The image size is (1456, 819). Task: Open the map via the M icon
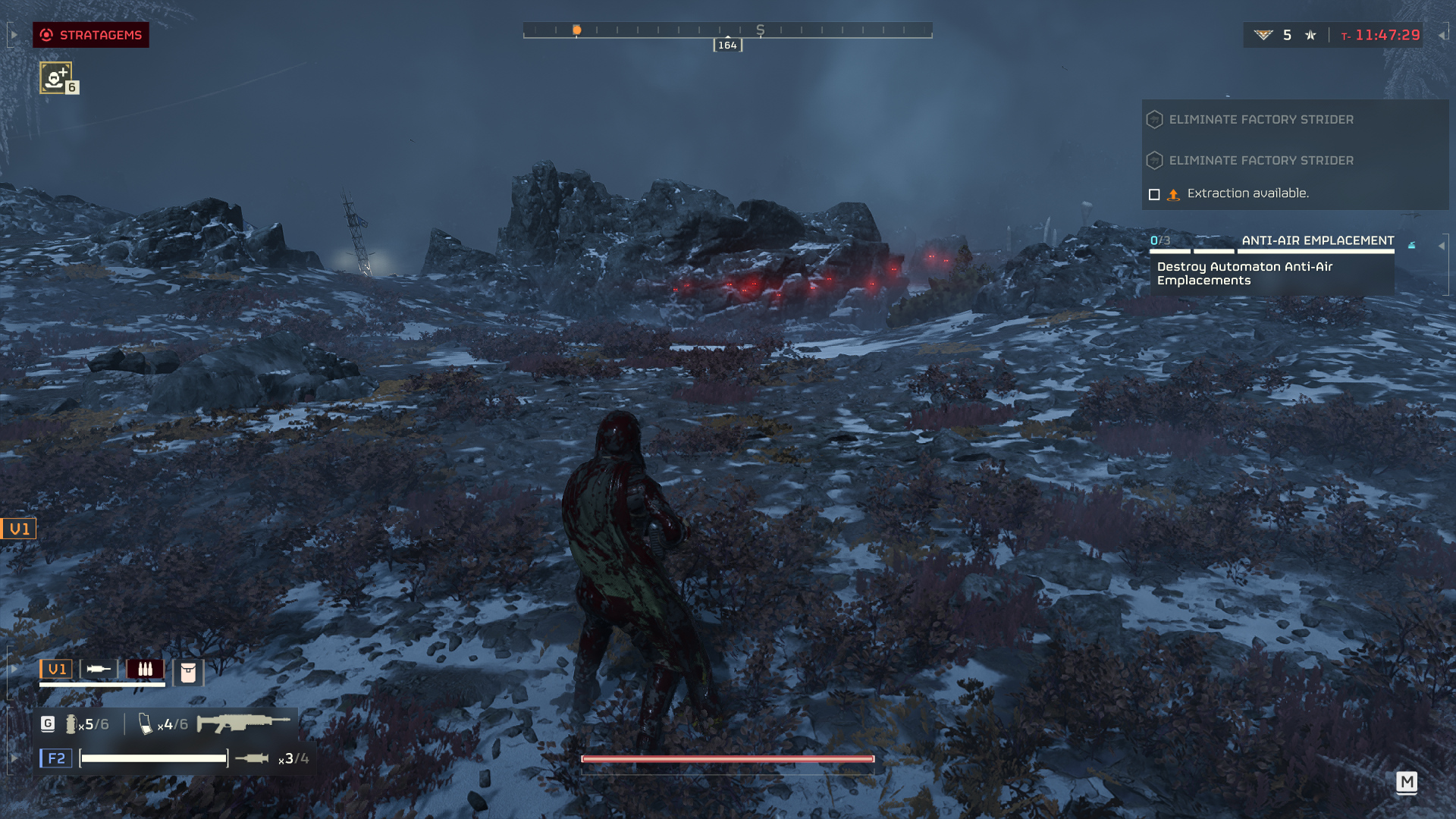tap(1407, 782)
